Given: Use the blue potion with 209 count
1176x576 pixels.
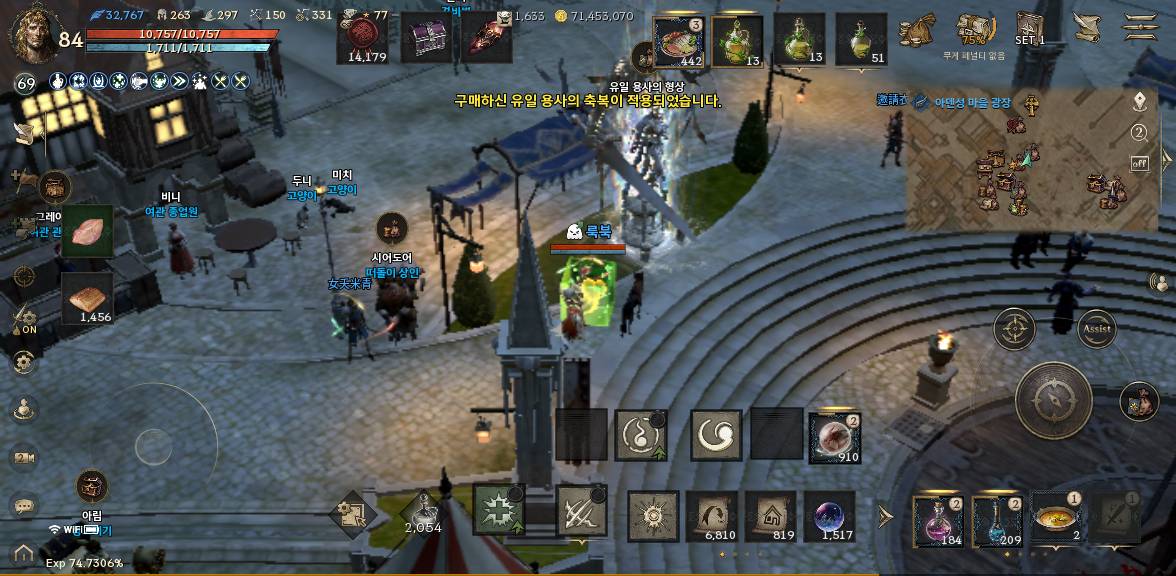Looking at the screenshot, I should (x=996, y=520).
